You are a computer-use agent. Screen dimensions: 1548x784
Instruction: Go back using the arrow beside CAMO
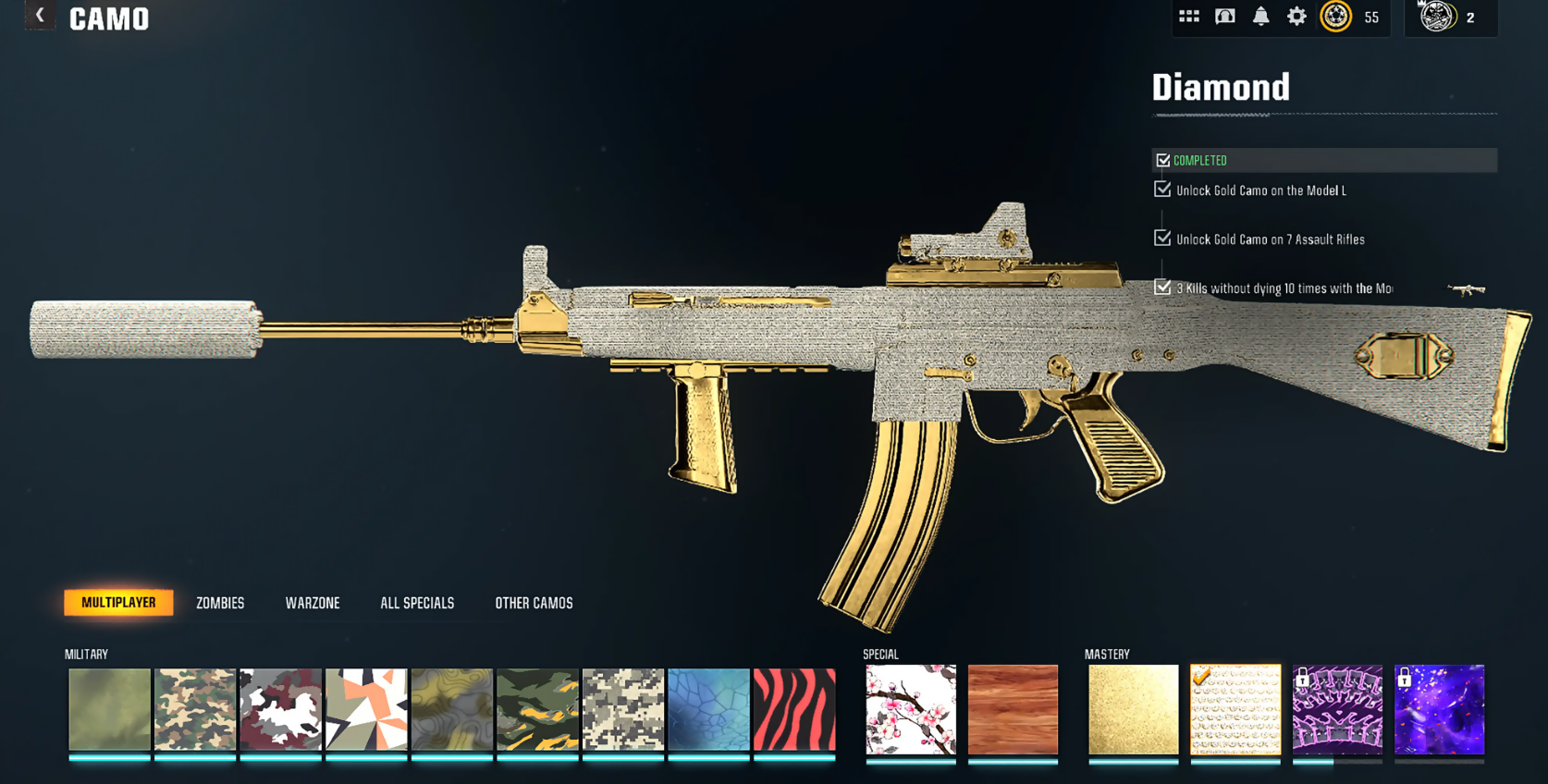40,16
